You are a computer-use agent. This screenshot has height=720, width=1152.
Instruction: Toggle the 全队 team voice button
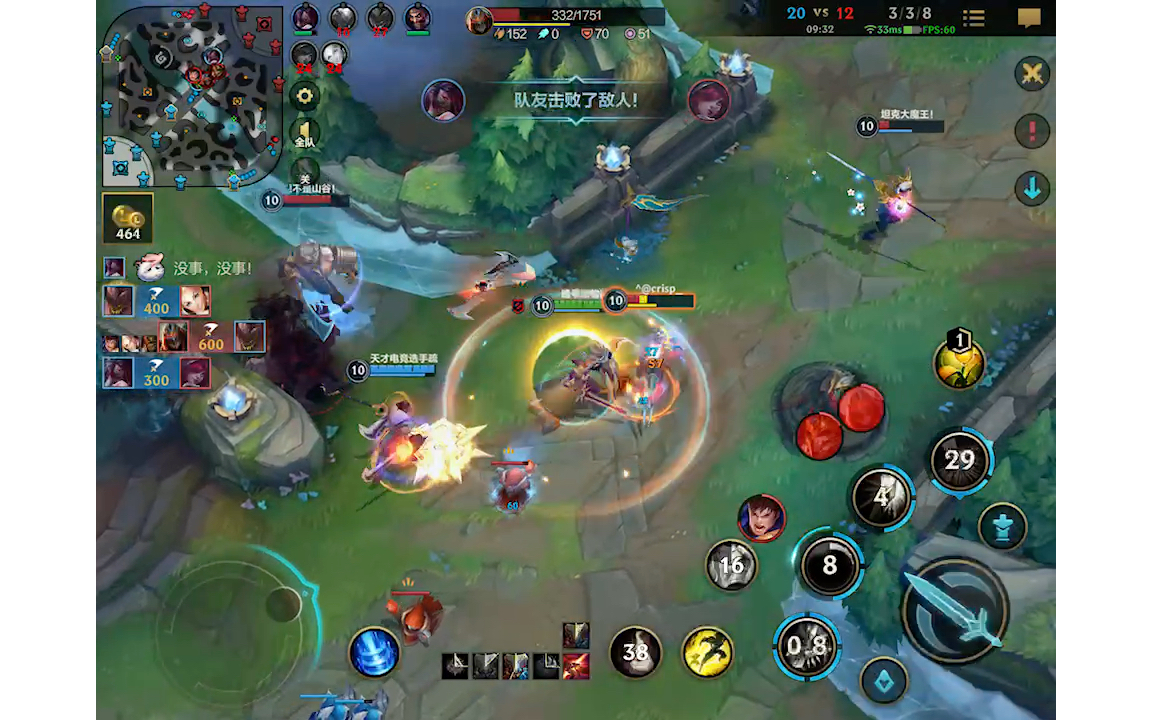pos(305,136)
